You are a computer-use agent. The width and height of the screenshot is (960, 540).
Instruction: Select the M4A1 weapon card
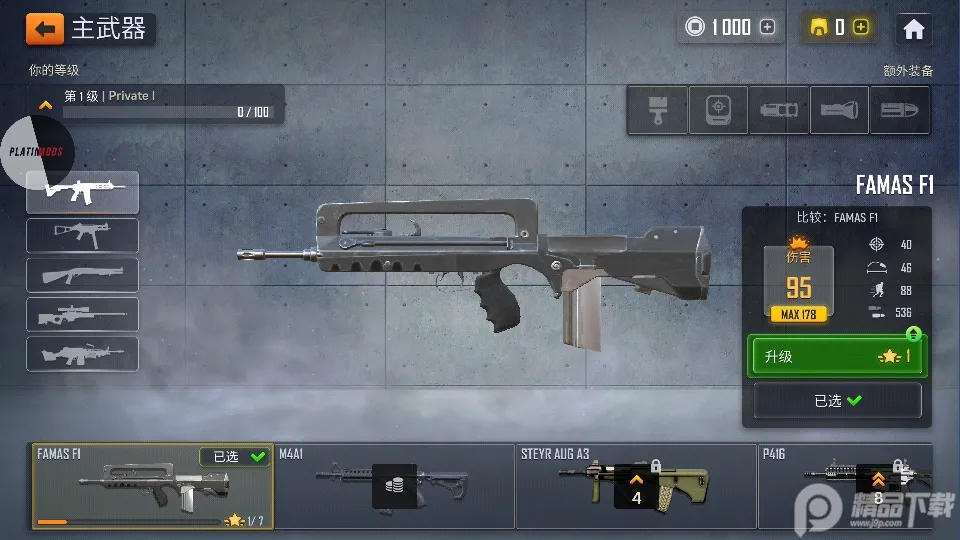pyautogui.click(x=394, y=487)
